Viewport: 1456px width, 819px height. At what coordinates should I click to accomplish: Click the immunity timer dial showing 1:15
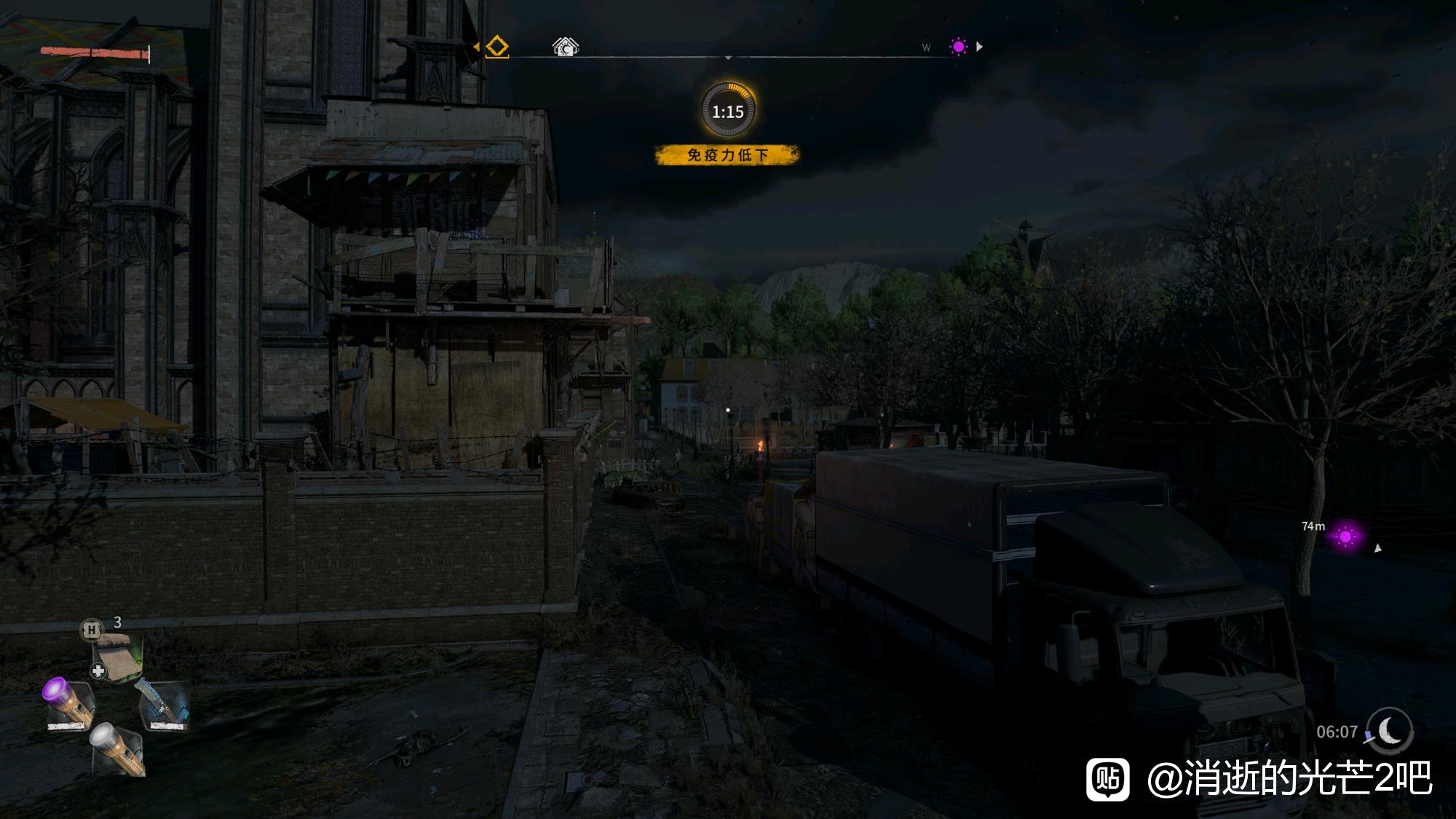[x=728, y=111]
